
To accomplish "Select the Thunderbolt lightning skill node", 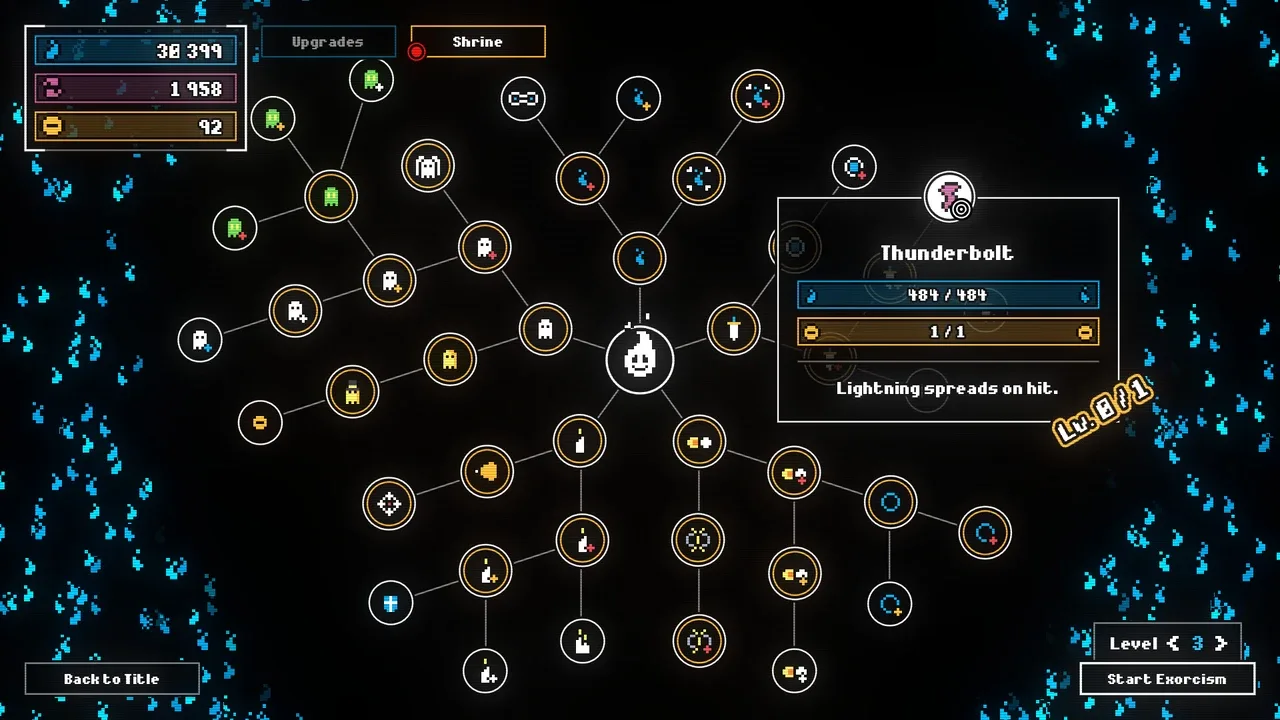I will [948, 197].
